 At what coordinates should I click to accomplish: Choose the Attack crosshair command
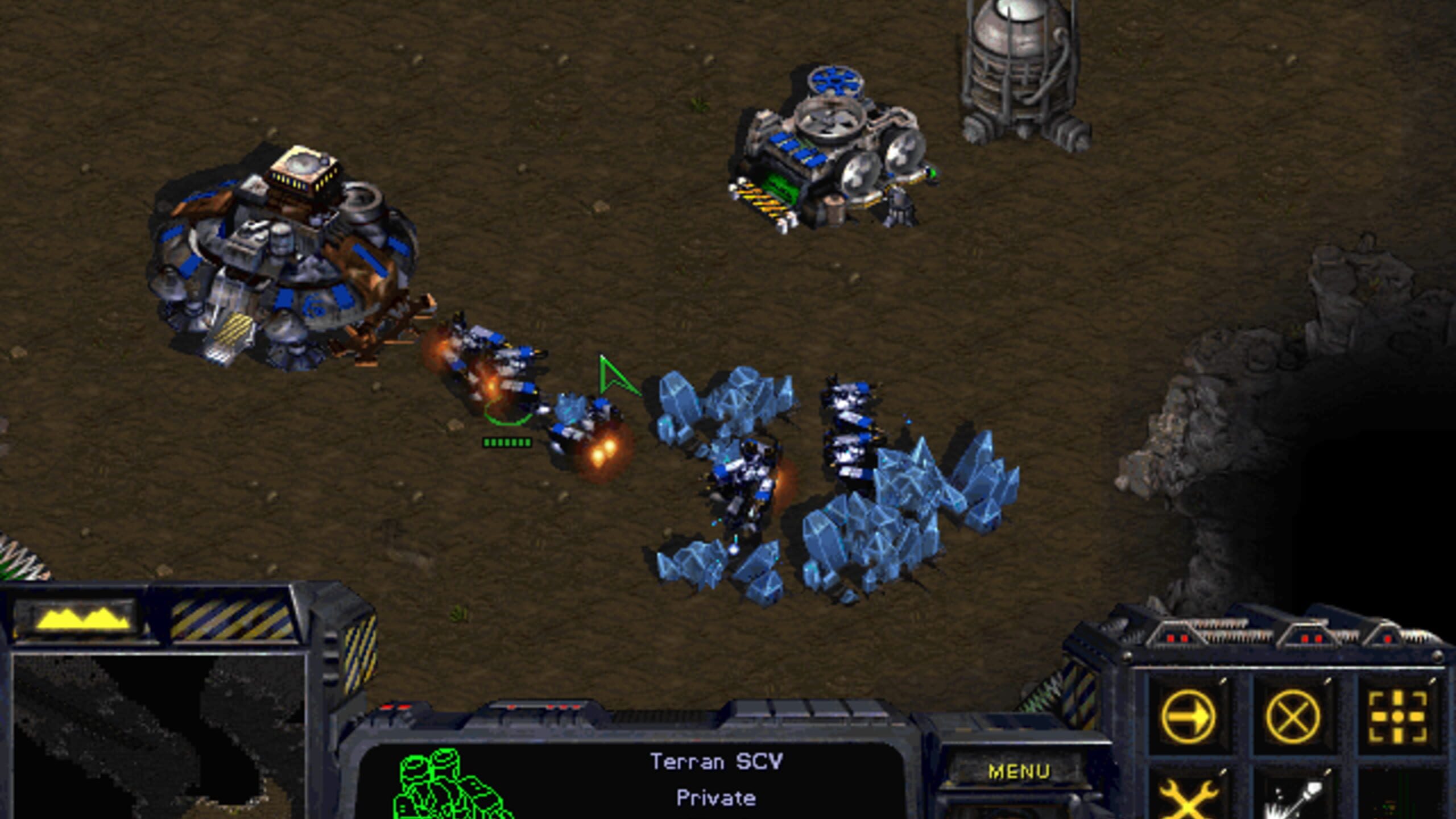pos(1397,717)
